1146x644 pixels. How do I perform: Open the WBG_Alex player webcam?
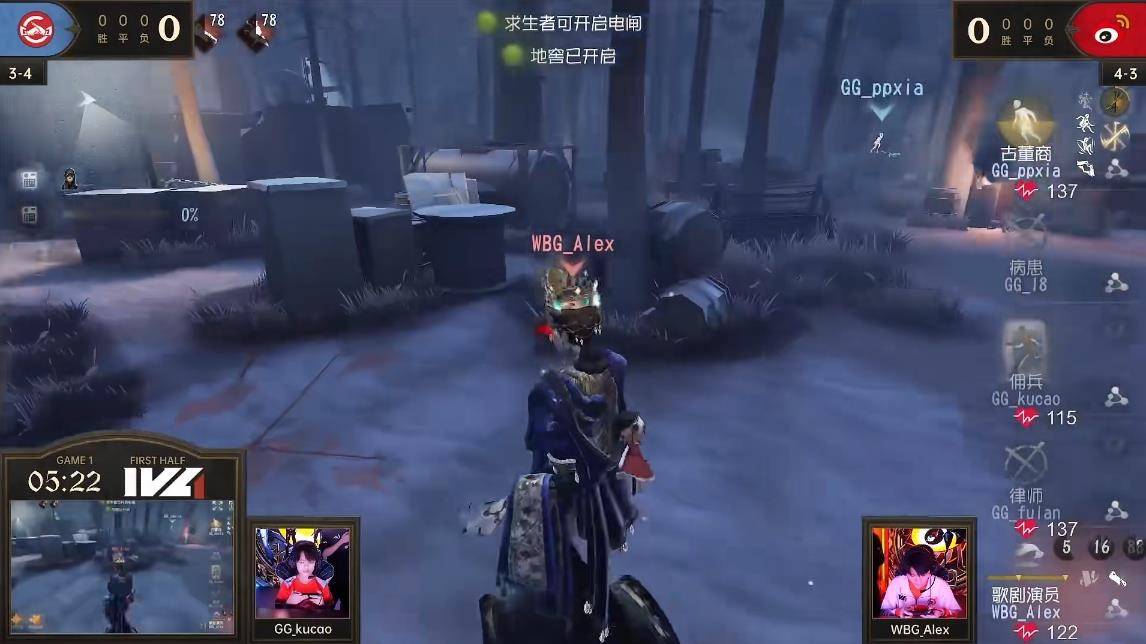tap(919, 572)
